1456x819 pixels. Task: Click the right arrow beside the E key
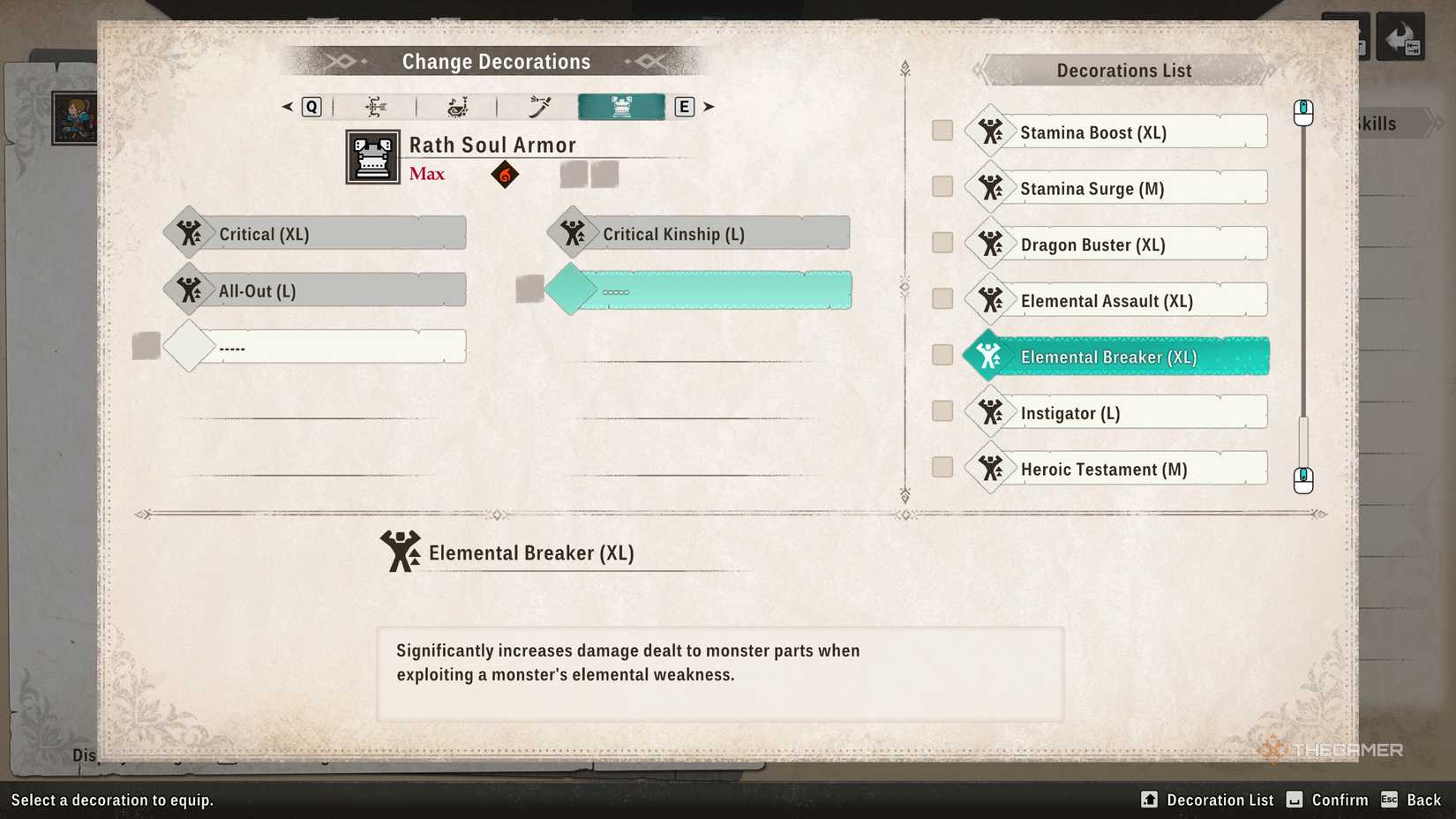tap(709, 106)
